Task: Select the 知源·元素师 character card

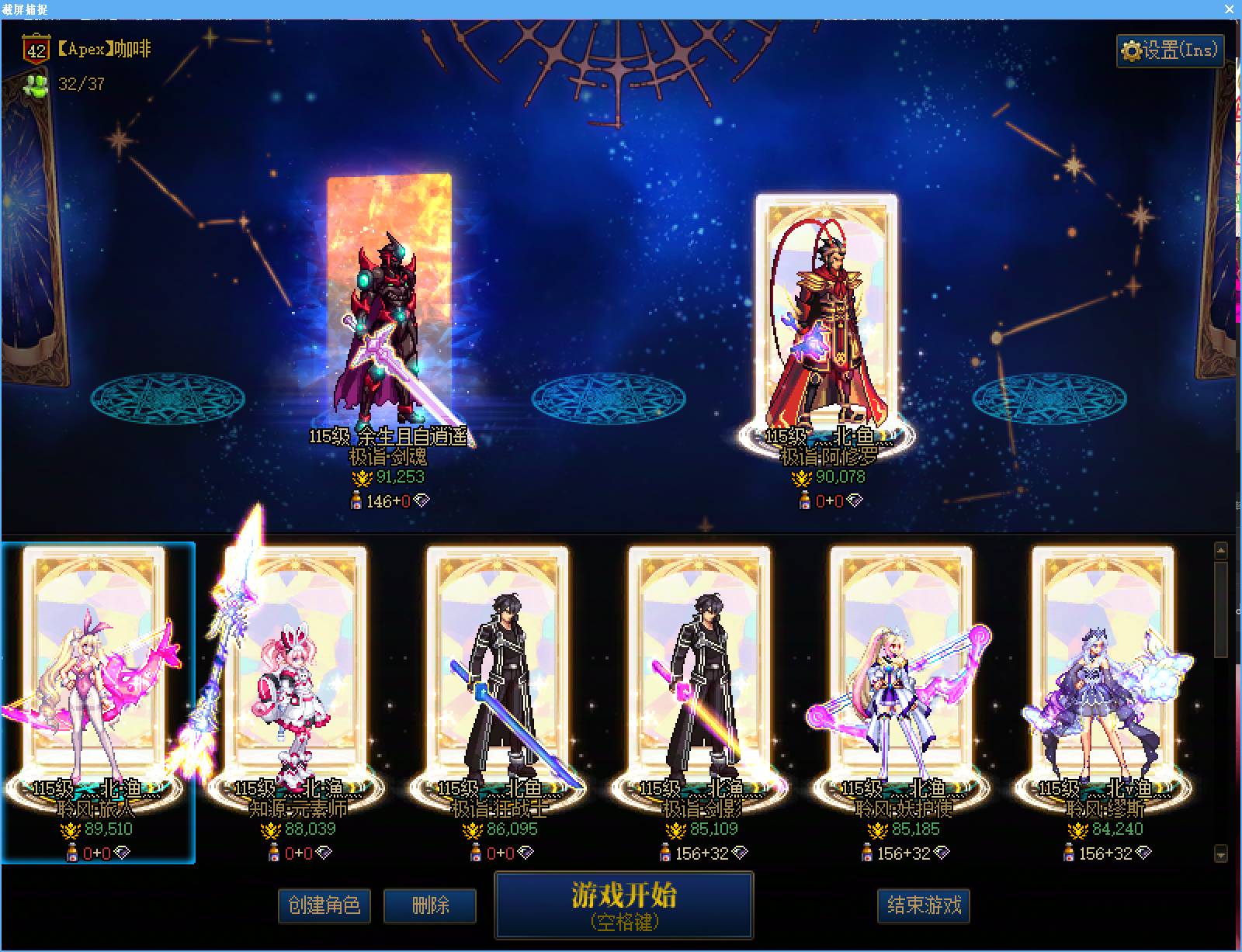Action: pyautogui.click(x=295, y=683)
